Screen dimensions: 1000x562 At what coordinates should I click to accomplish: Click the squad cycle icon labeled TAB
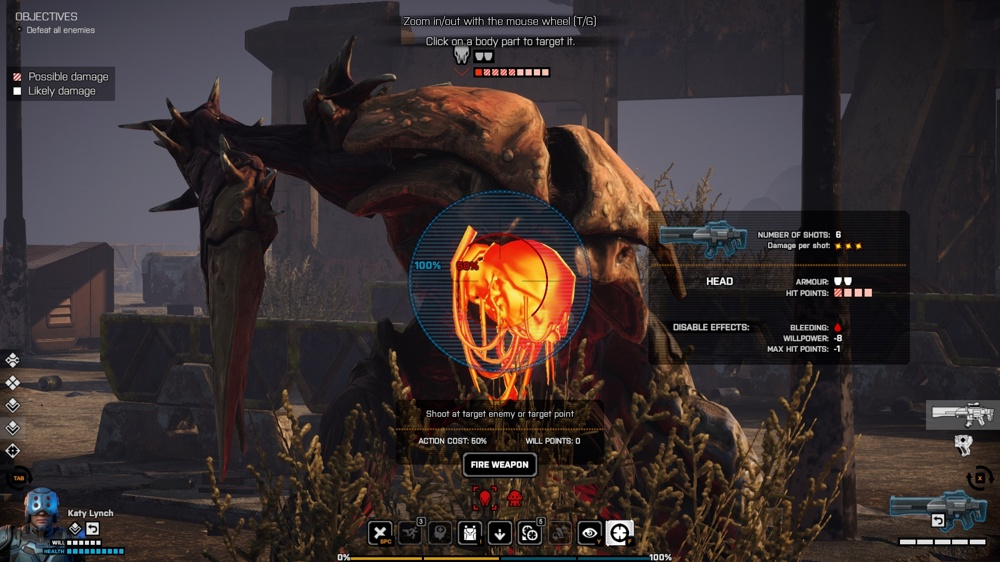[18, 478]
